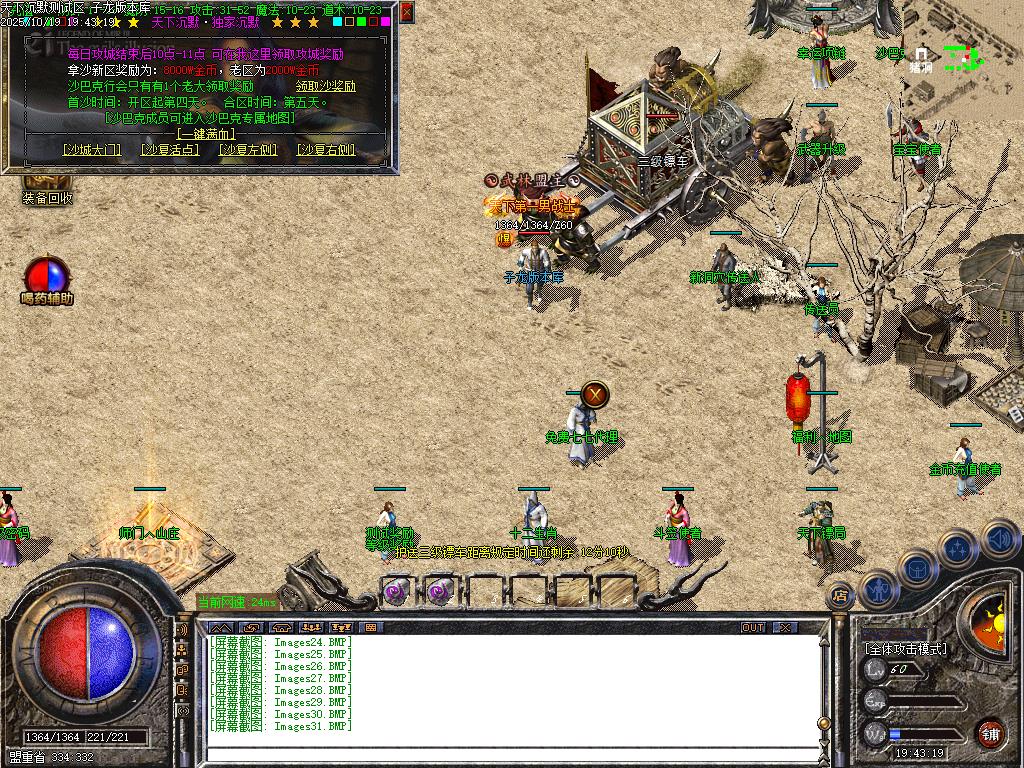1024x768 pixels.
Task: Select the 沙复活点 teleport link
Action: (169, 150)
